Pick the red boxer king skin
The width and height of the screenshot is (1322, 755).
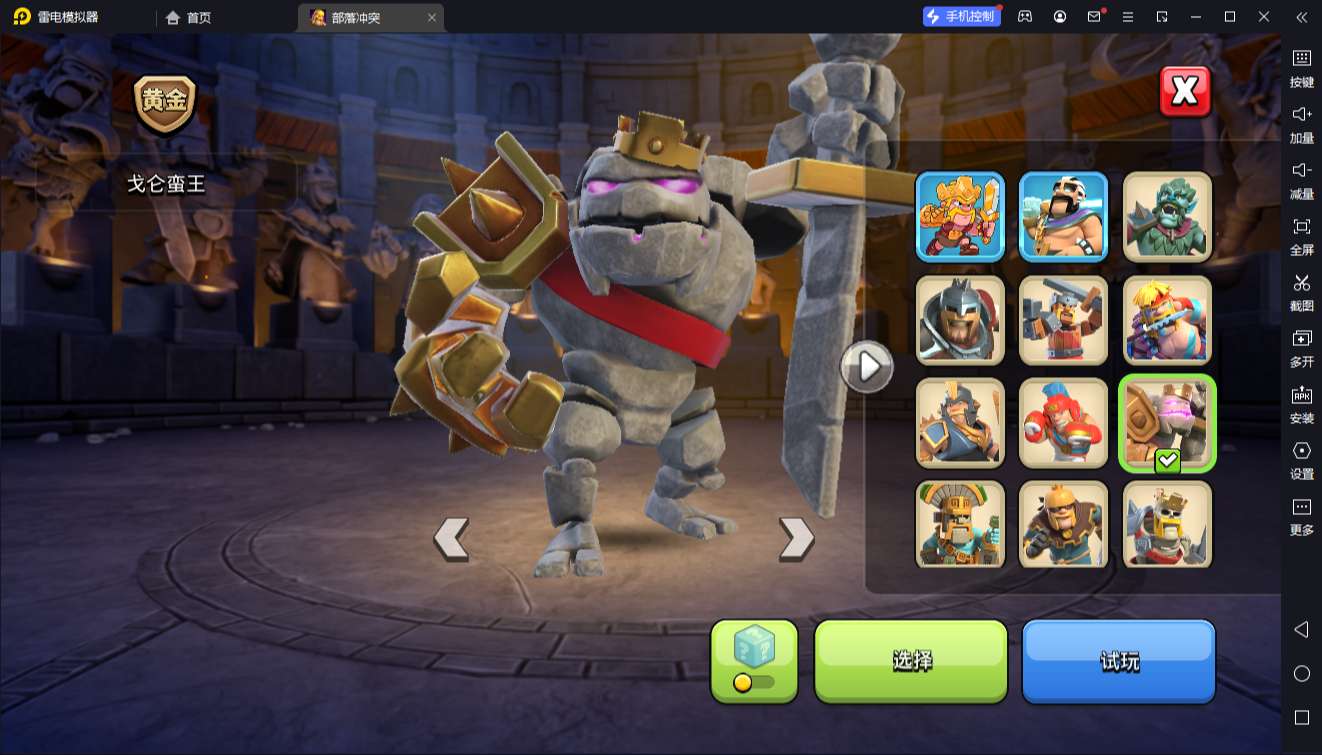1063,423
